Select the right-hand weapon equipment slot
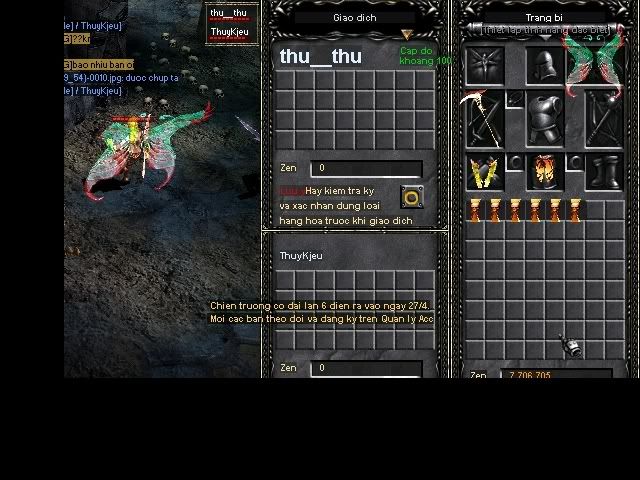The image size is (640, 480). click(603, 118)
